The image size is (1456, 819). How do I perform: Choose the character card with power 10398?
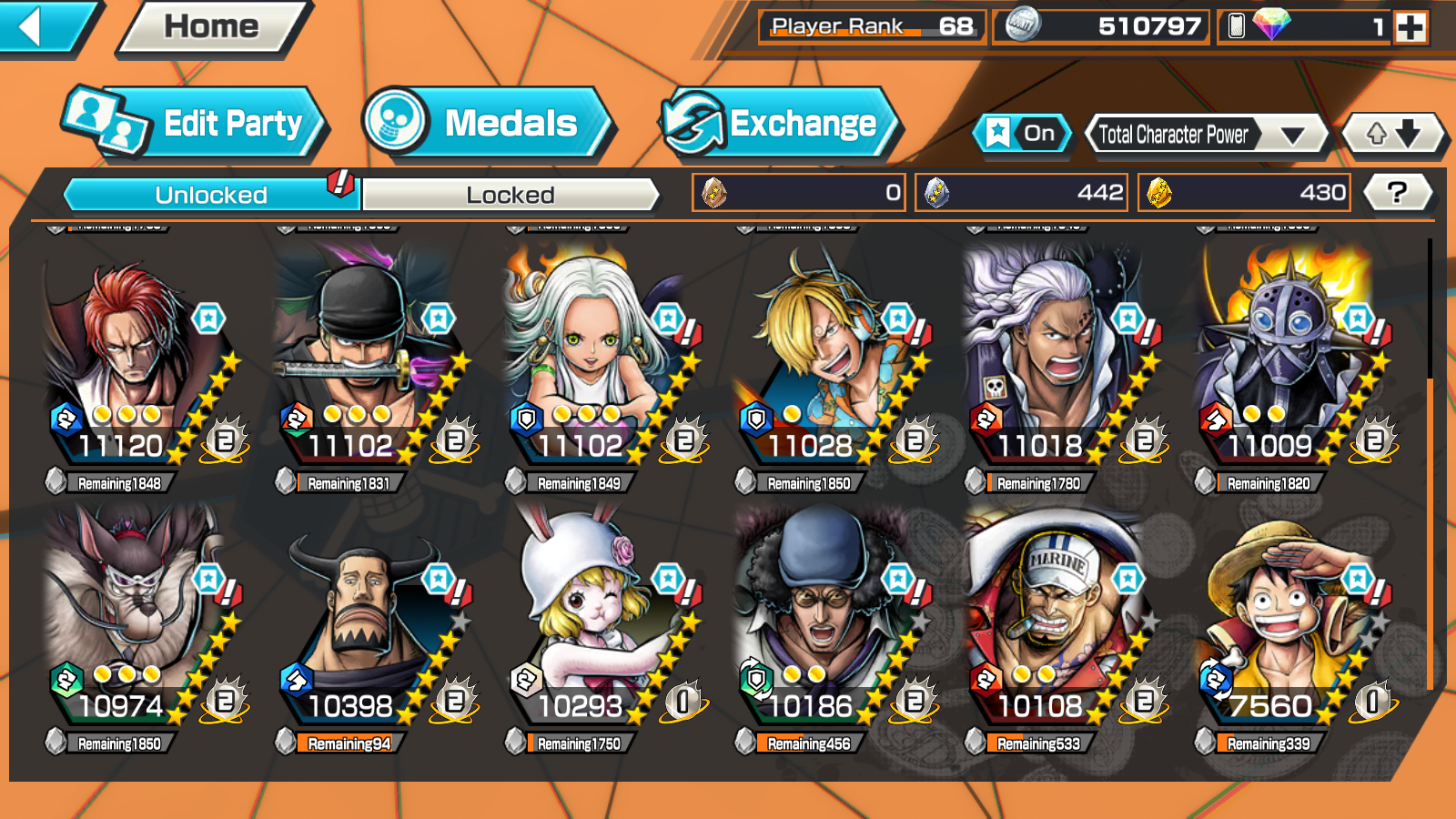point(366,624)
